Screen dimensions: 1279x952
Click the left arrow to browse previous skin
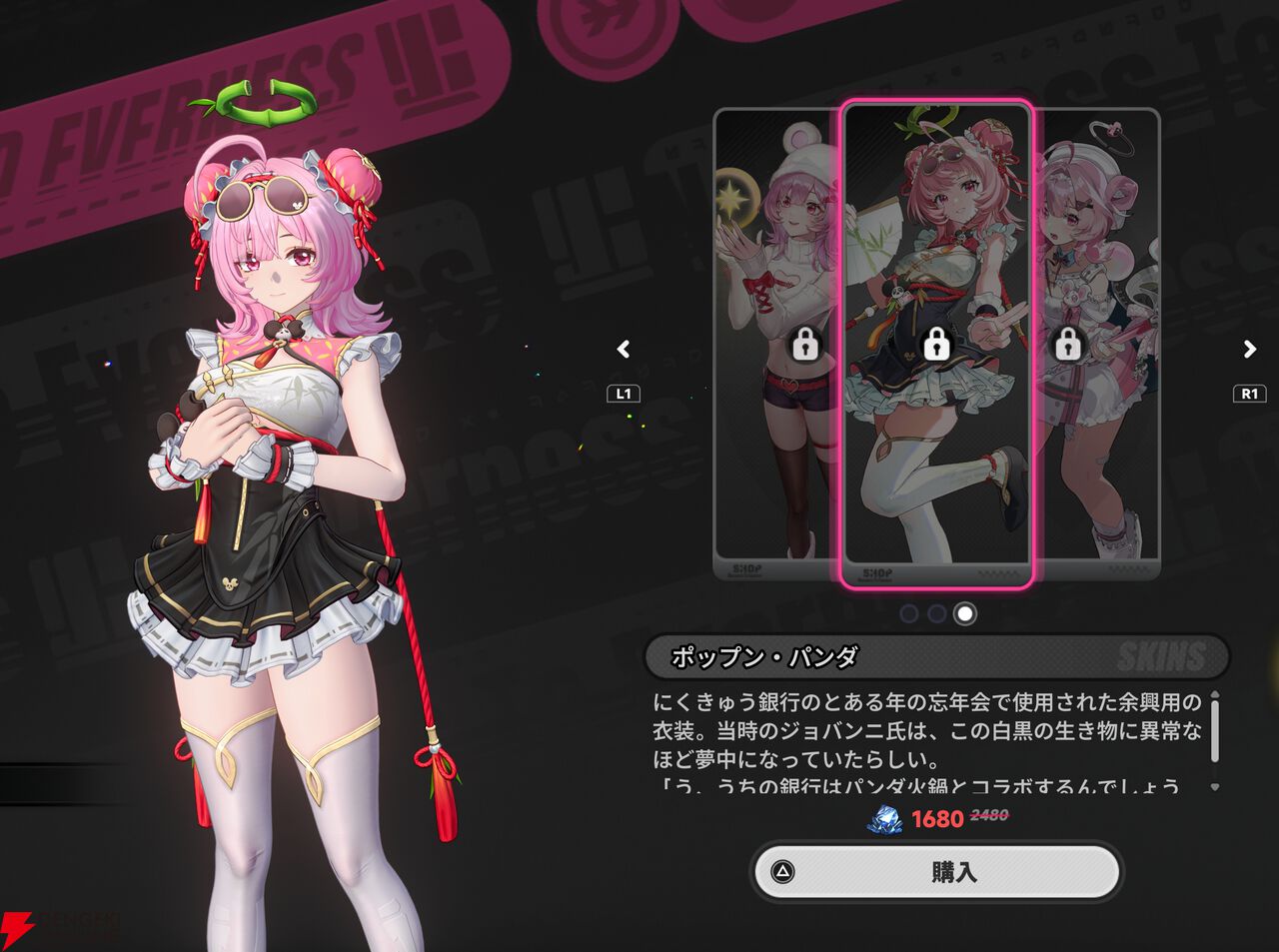click(x=623, y=350)
